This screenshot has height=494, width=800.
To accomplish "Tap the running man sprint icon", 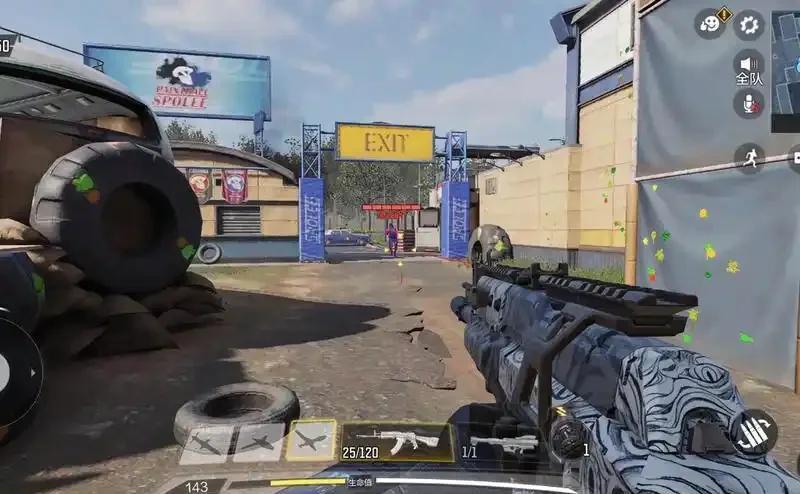I will (749, 157).
